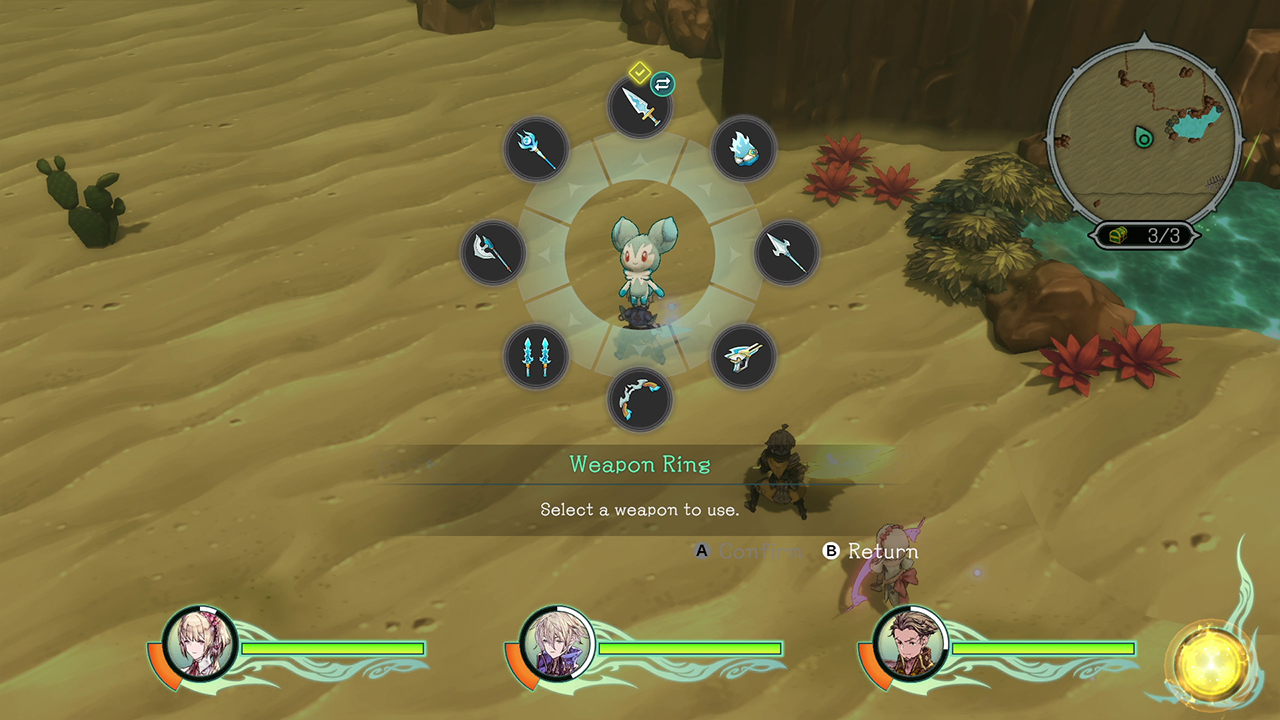Pick the gun-shaped weapon icon
Image resolution: width=1280 pixels, height=720 pixels.
pyautogui.click(x=743, y=356)
